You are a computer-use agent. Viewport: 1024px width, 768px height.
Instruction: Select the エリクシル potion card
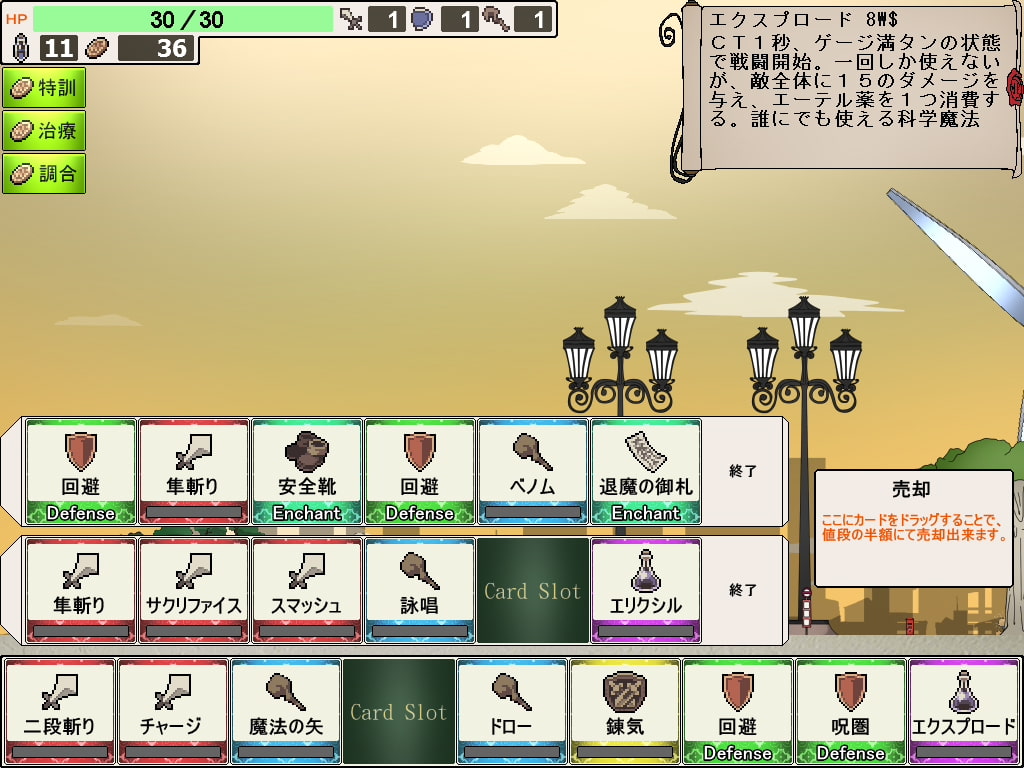[x=646, y=590]
